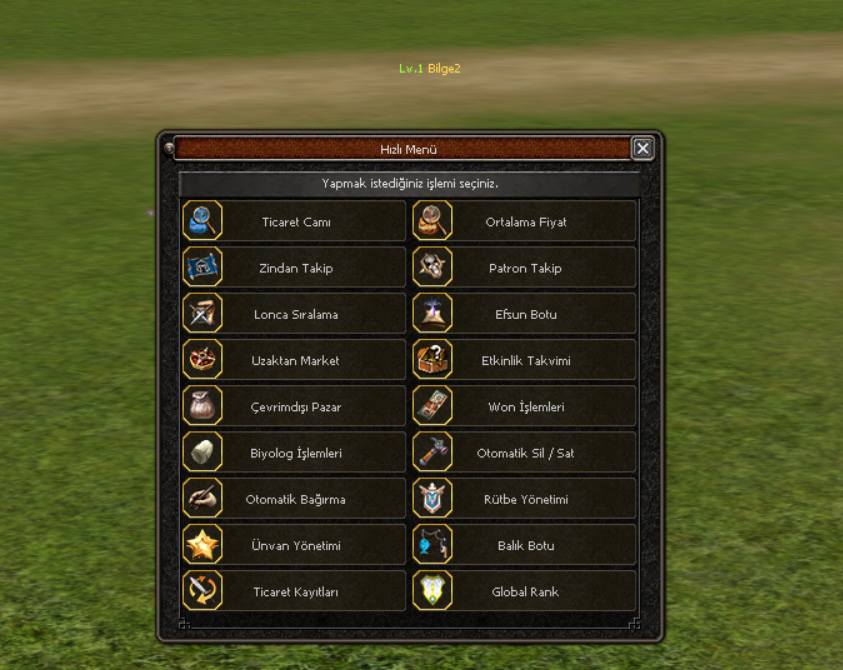The width and height of the screenshot is (843, 670).
Task: Select Çevrimdışı Pazar
Action: (x=294, y=407)
